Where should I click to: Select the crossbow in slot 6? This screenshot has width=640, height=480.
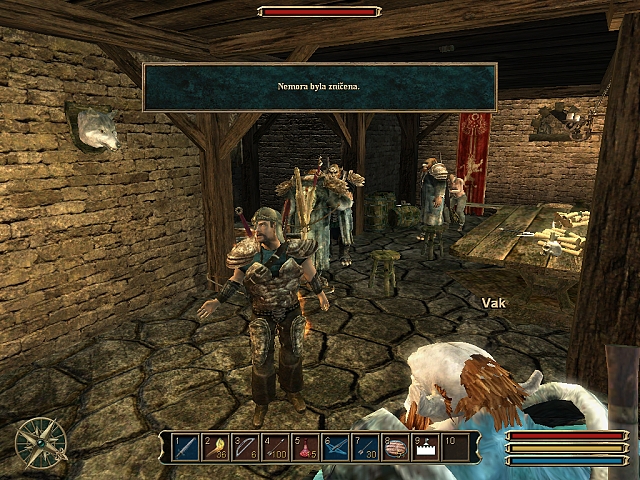[335, 447]
